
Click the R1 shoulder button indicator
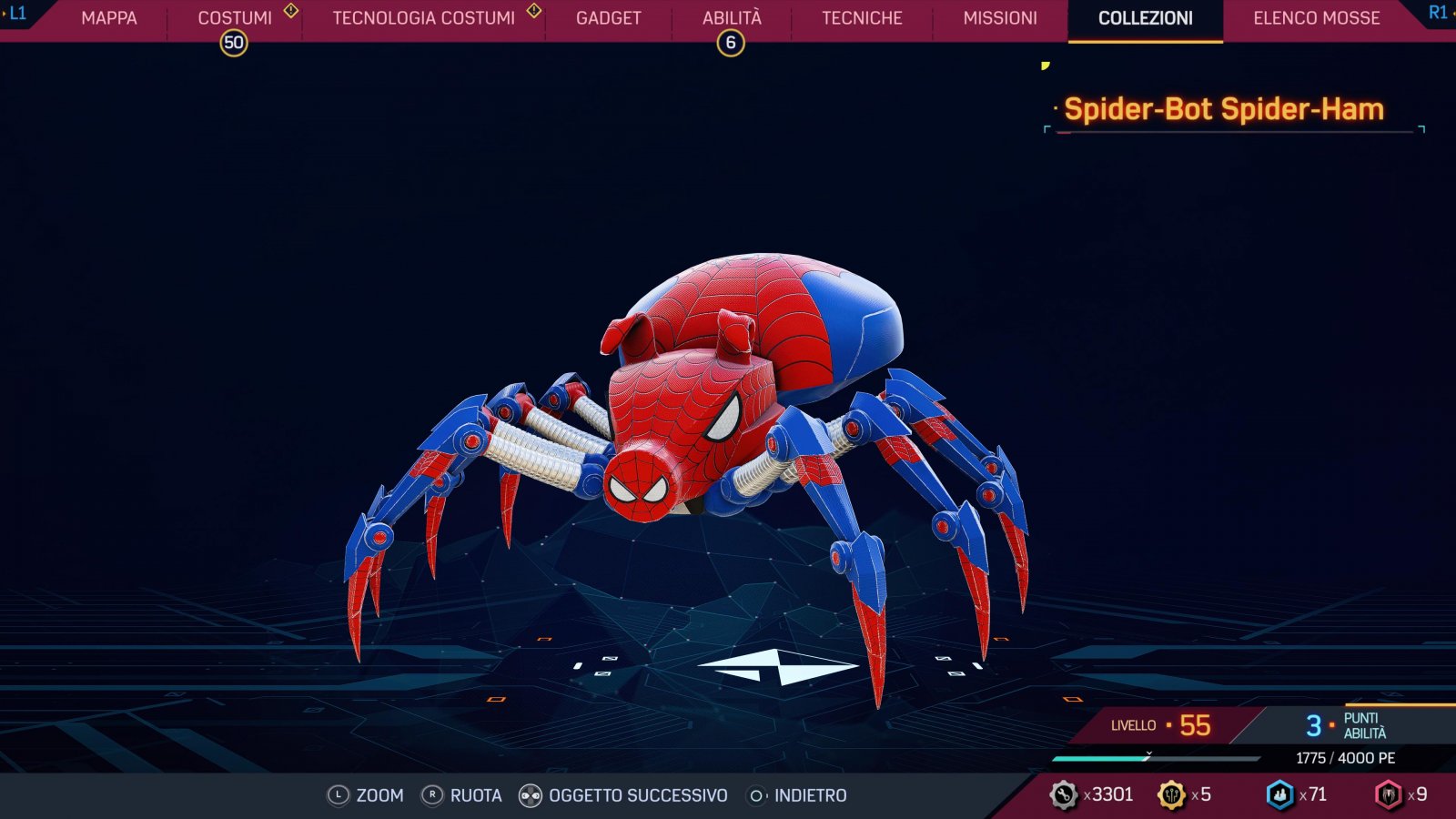coord(1436,16)
